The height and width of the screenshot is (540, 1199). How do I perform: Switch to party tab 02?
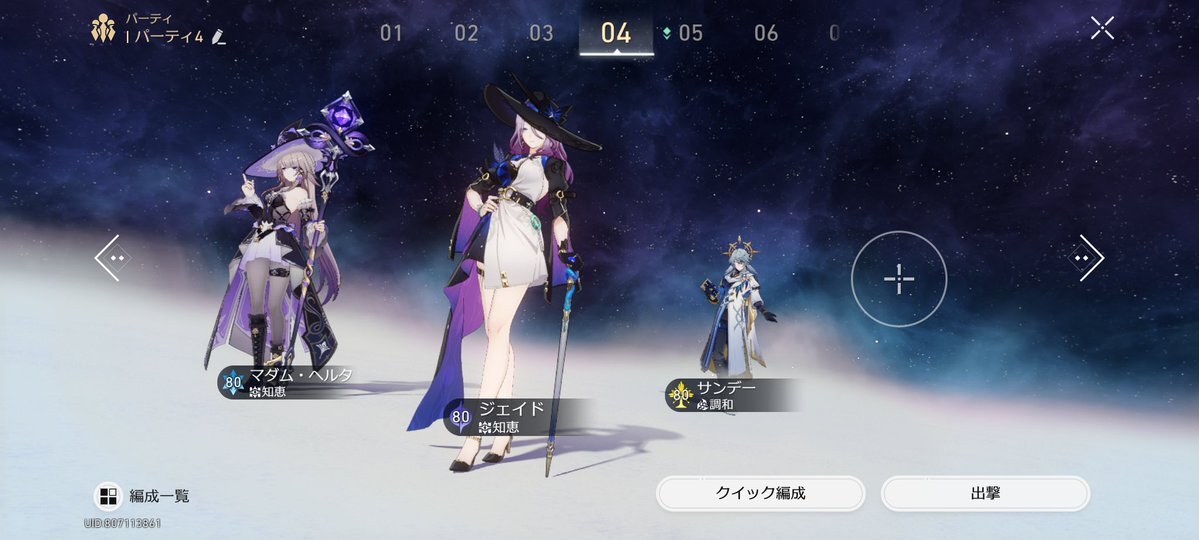(466, 33)
